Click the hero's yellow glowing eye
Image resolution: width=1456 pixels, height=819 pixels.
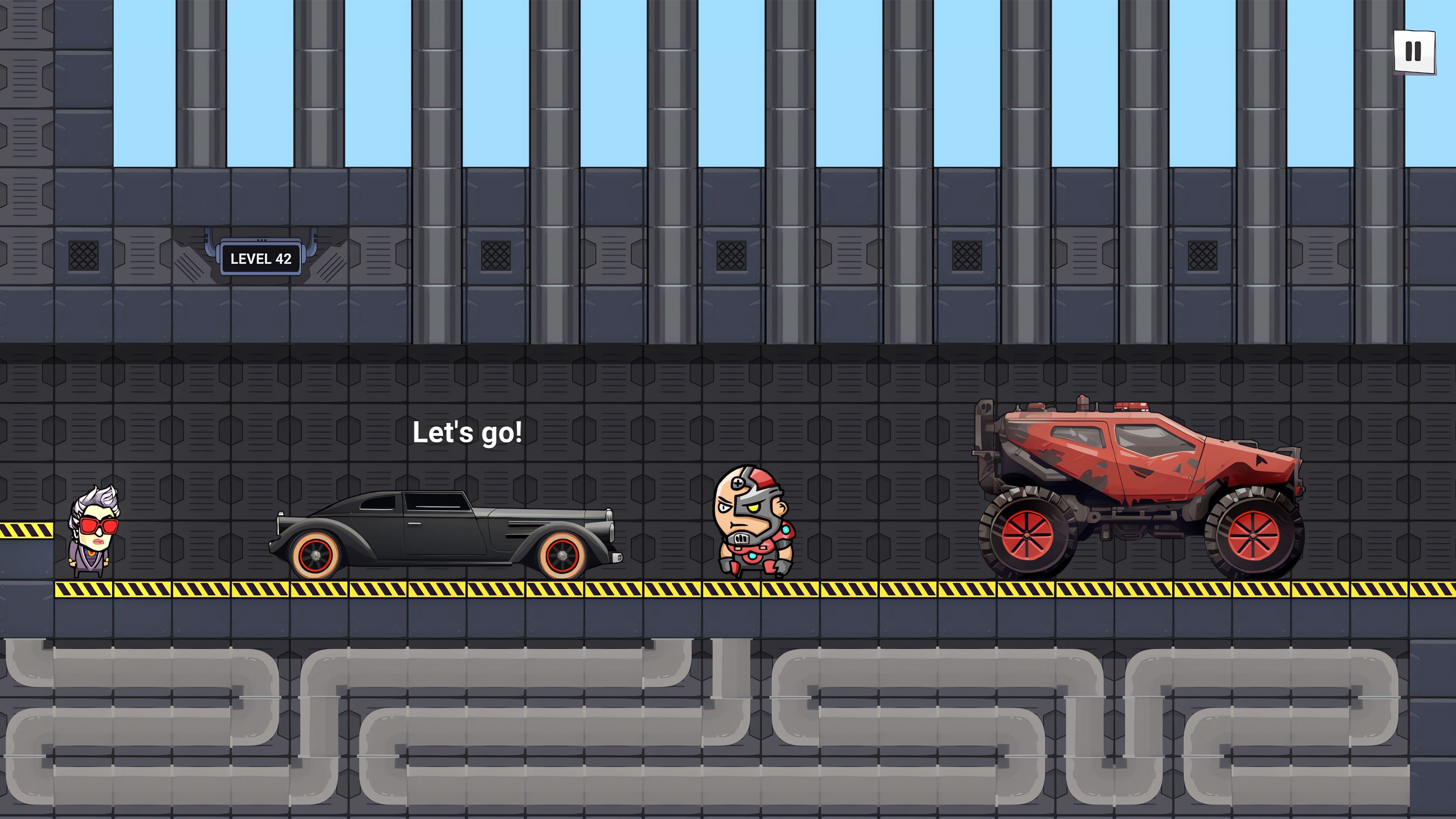[x=754, y=508]
